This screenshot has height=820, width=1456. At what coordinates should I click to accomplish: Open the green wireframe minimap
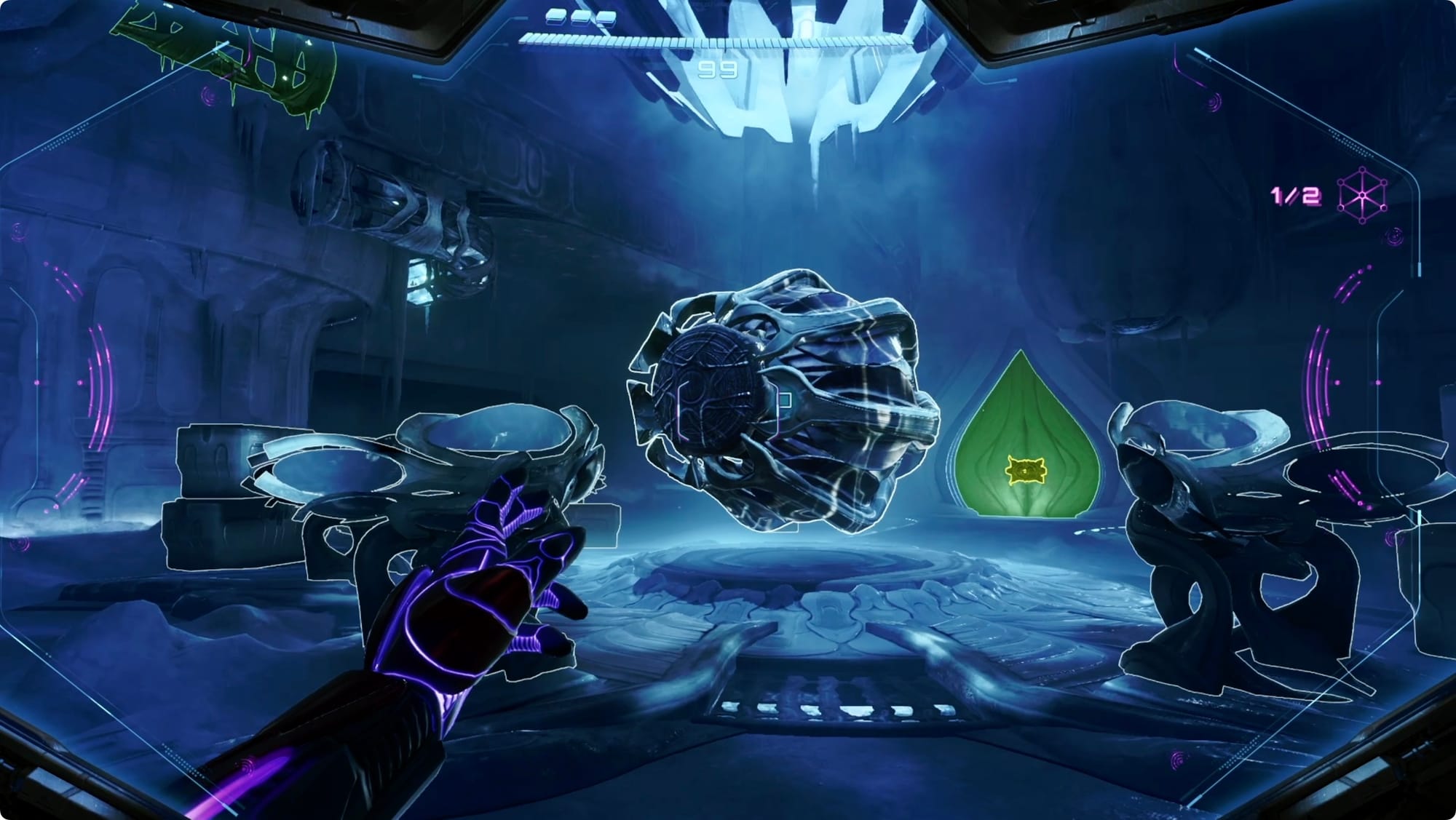pos(226,55)
